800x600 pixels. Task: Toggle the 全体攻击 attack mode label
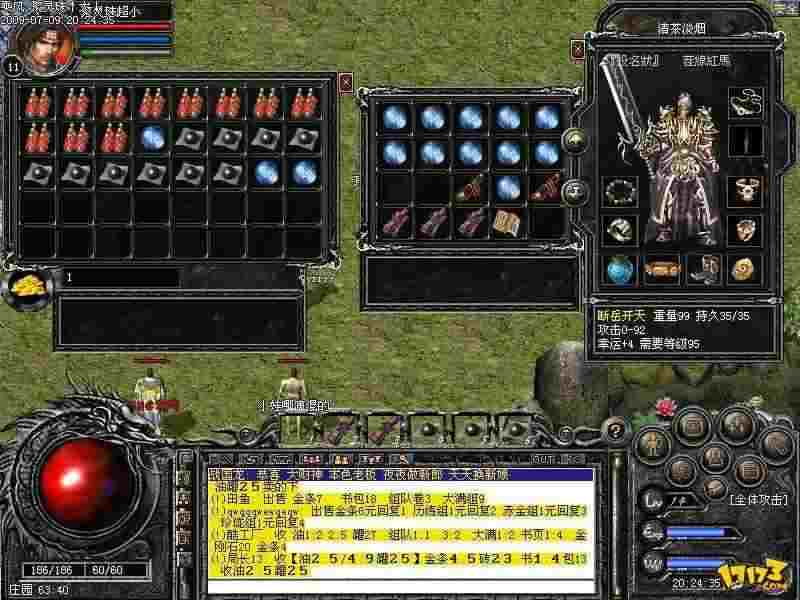(x=760, y=497)
